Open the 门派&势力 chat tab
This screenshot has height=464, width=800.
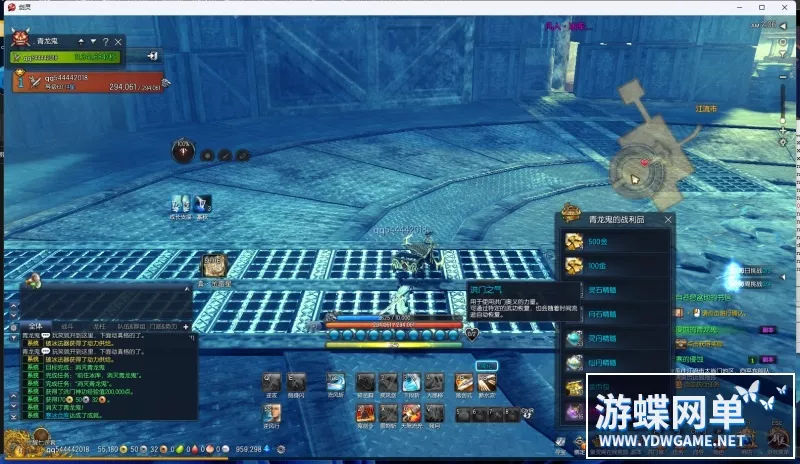[x=161, y=326]
